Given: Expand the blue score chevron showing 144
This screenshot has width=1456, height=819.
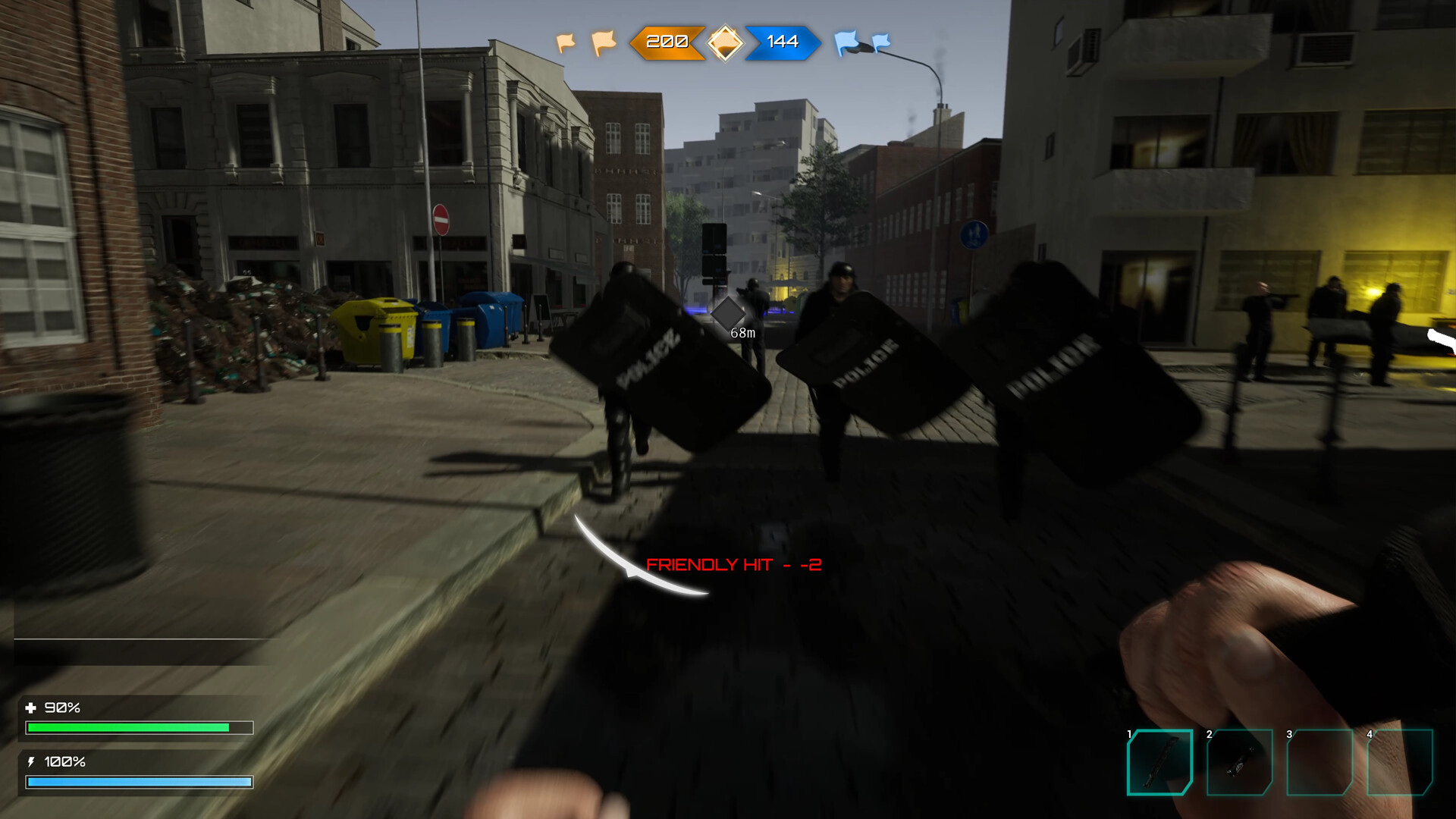Looking at the screenshot, I should 781,44.
